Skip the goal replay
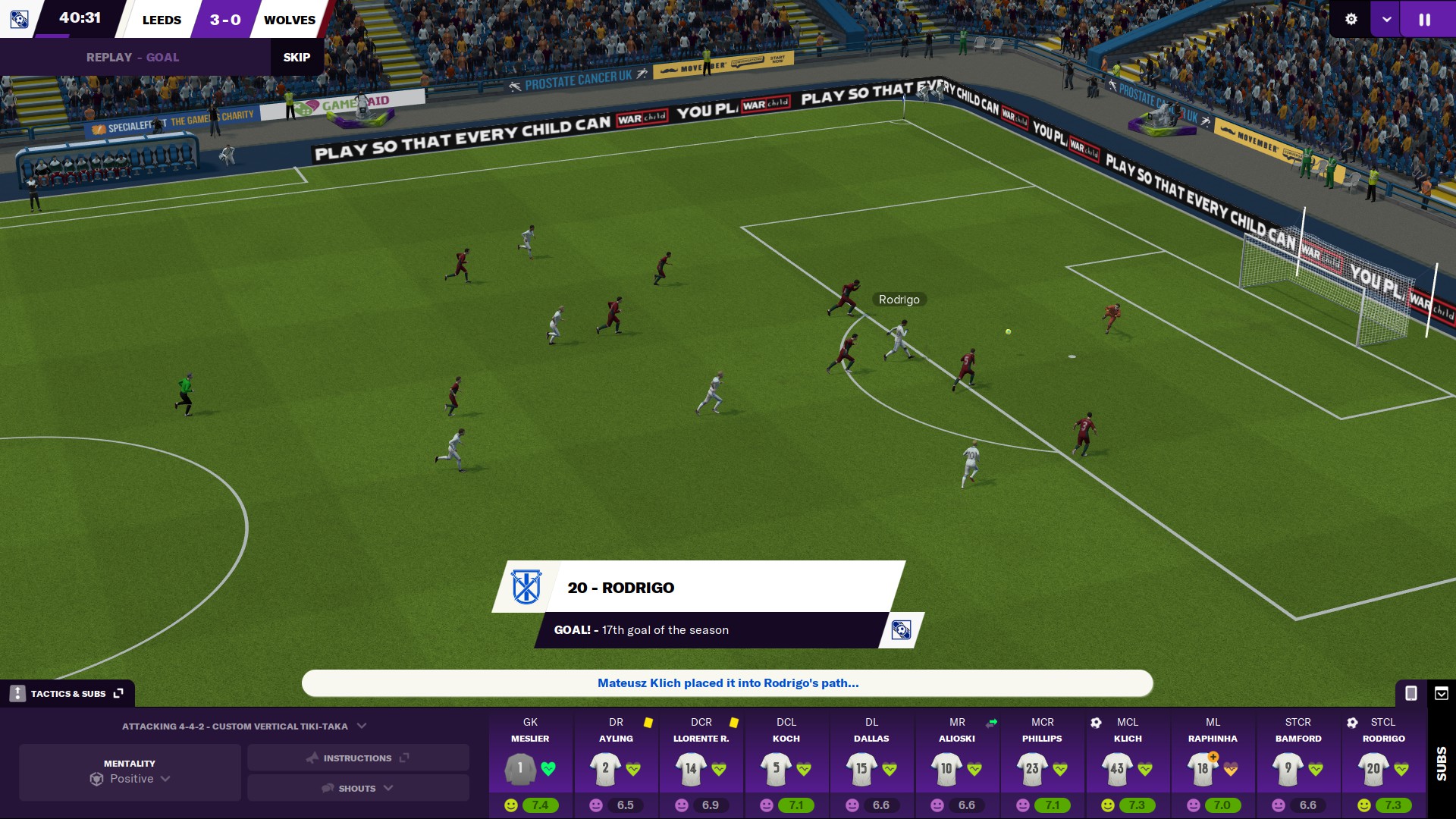The height and width of the screenshot is (819, 1456). (x=297, y=58)
